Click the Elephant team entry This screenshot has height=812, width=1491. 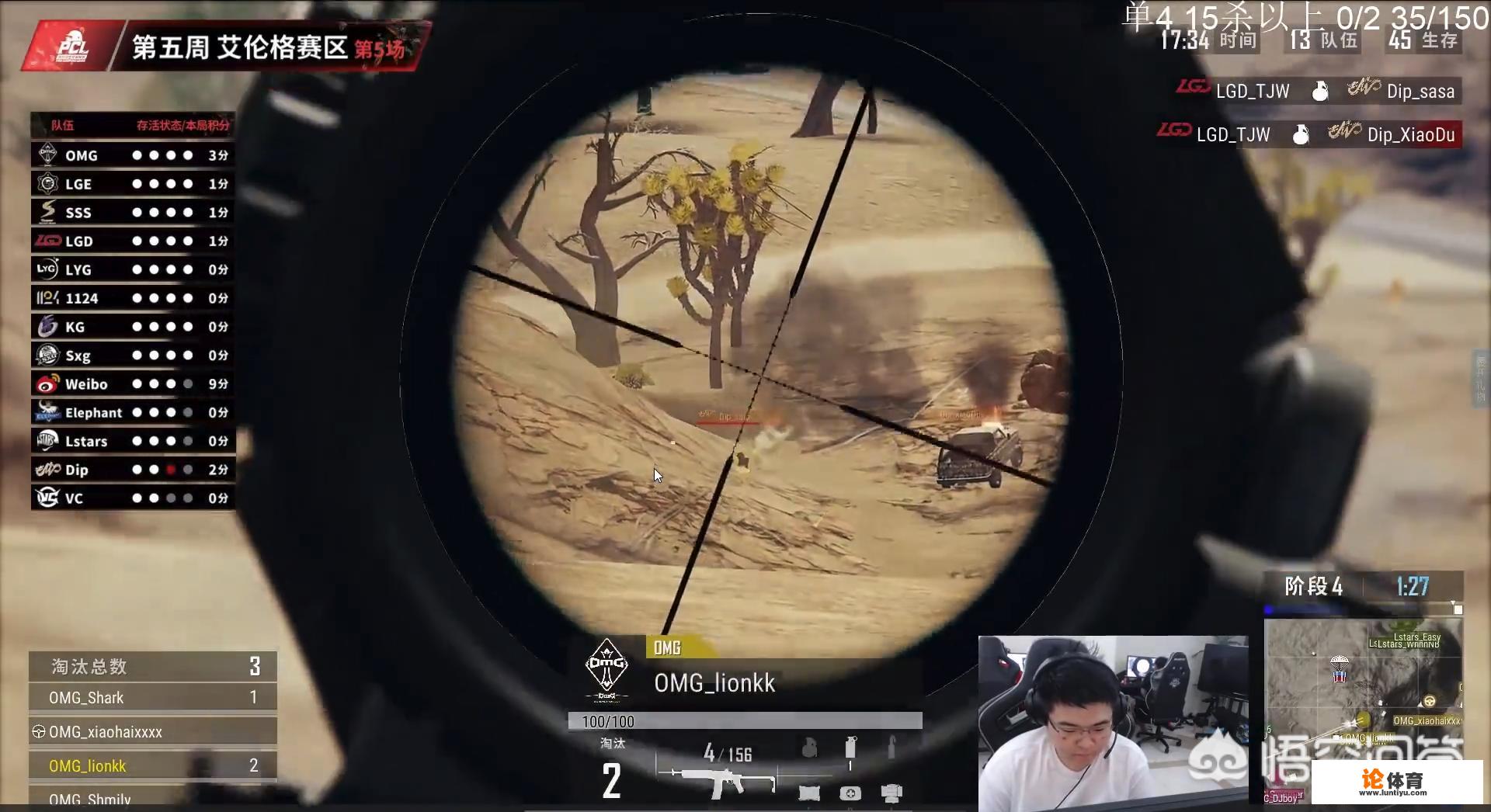[x=132, y=413]
